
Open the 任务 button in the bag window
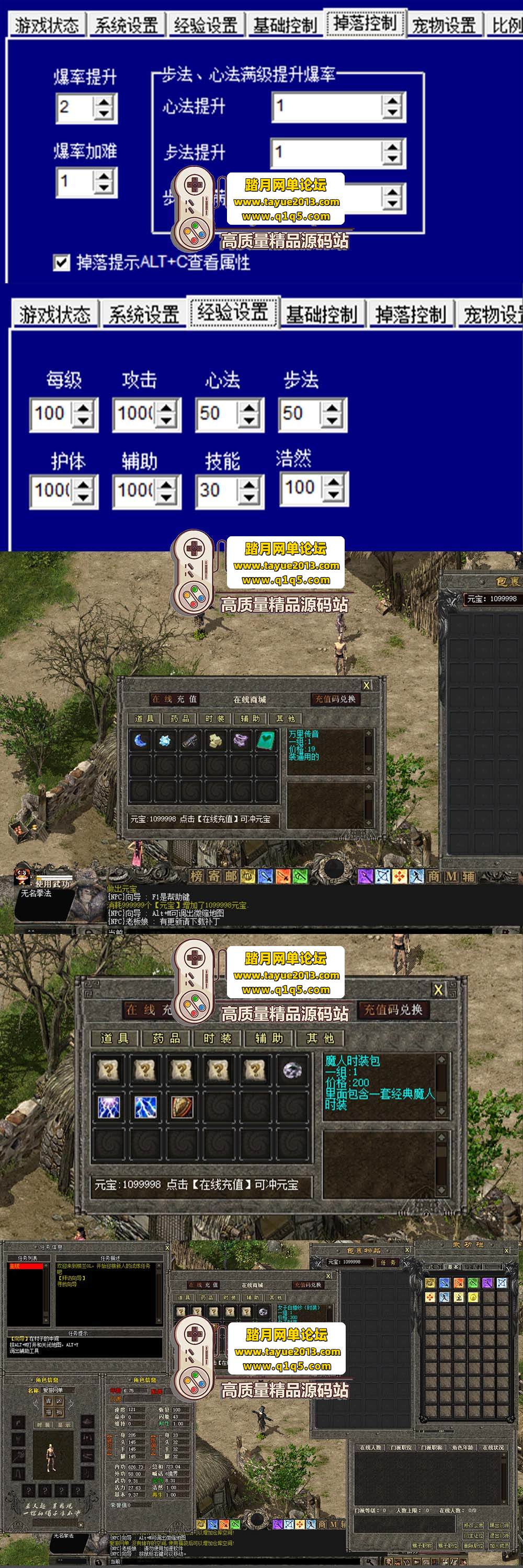tap(388, 1262)
